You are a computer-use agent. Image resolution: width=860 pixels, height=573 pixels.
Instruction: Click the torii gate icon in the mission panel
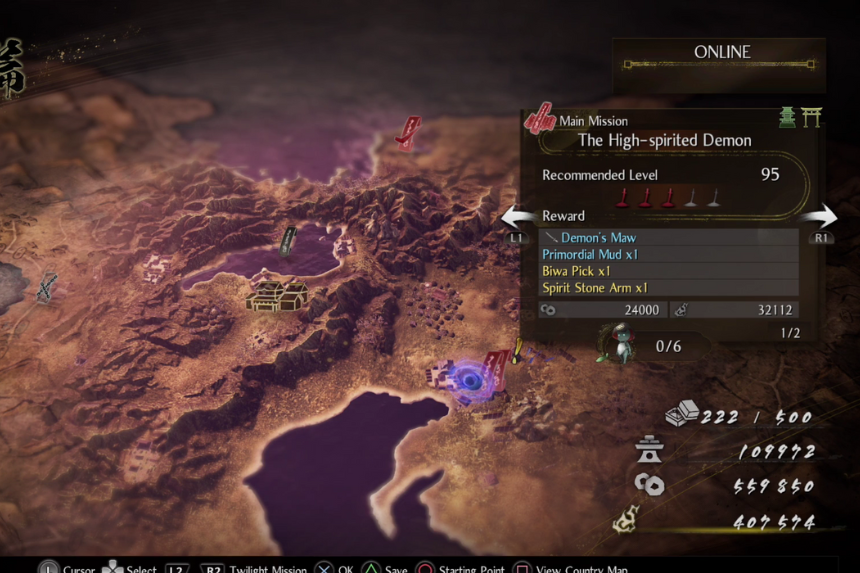pyautogui.click(x=812, y=118)
